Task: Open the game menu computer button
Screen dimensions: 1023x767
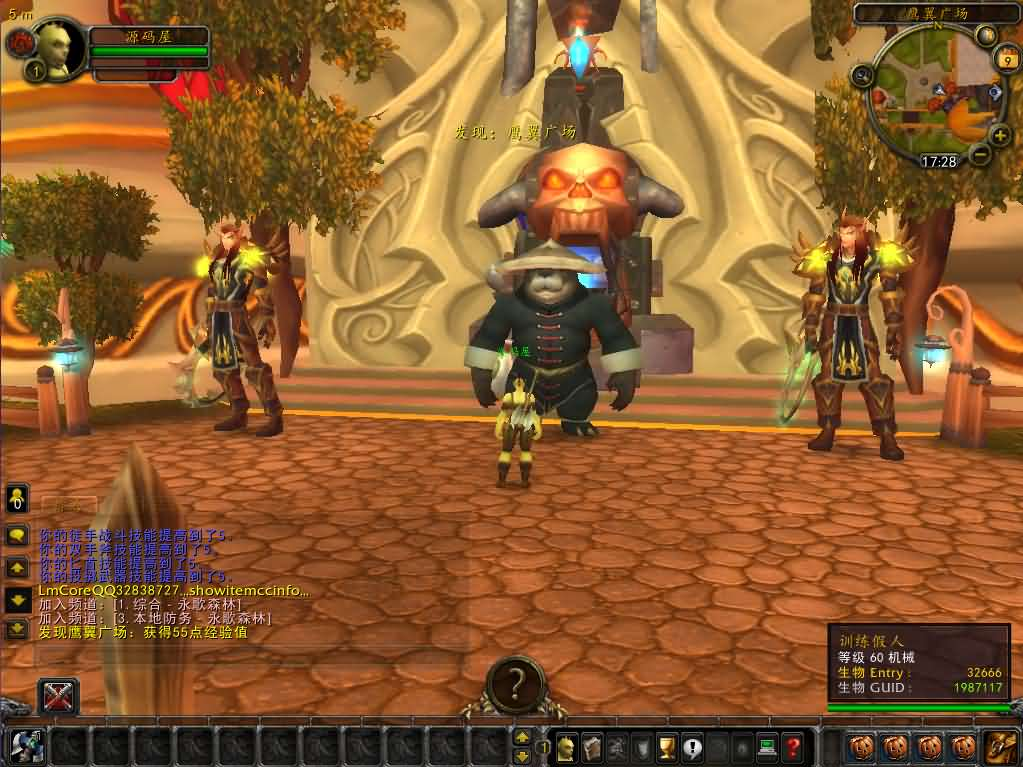Action: point(767,746)
